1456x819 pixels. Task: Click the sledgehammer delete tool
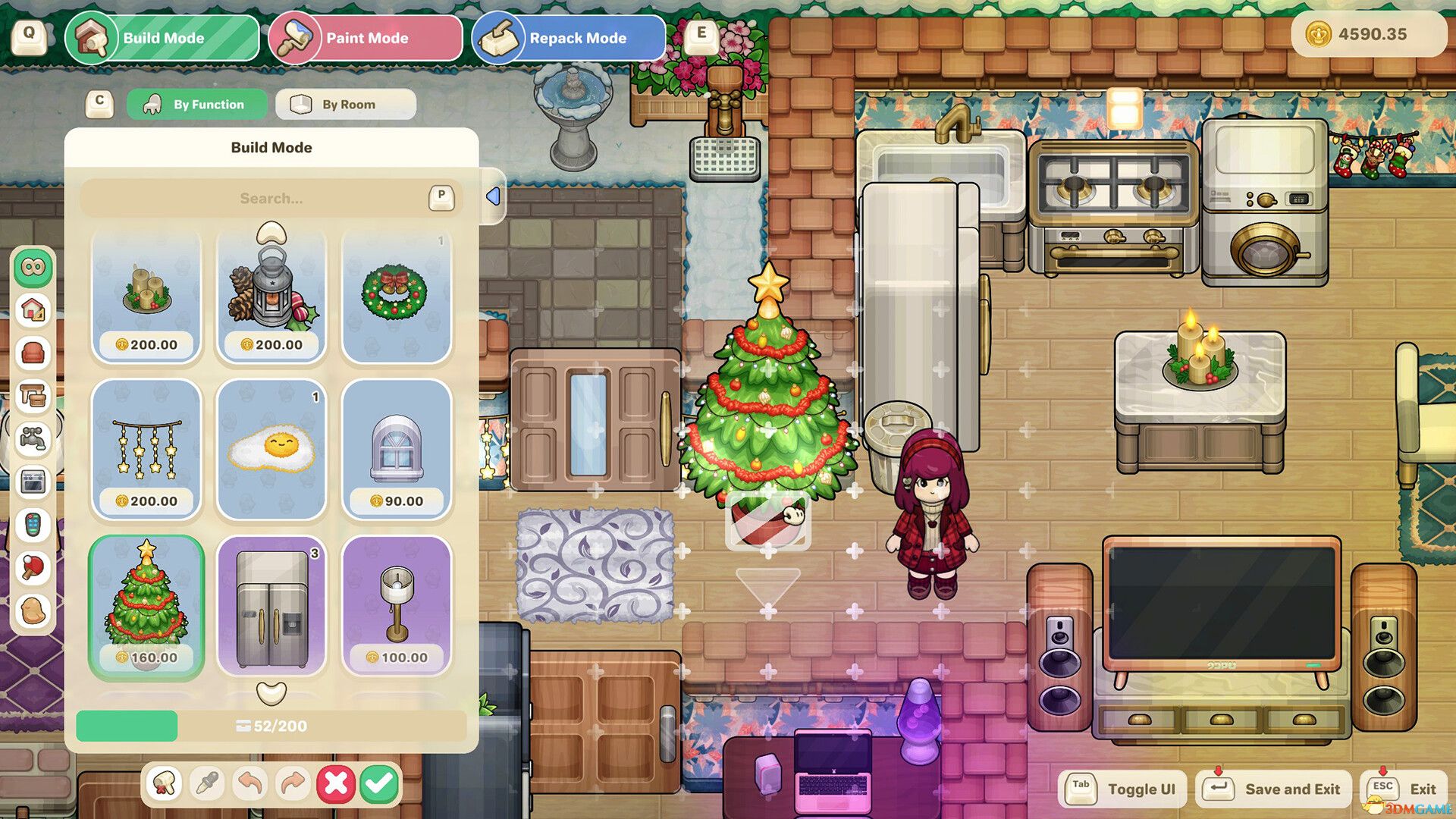[164, 783]
